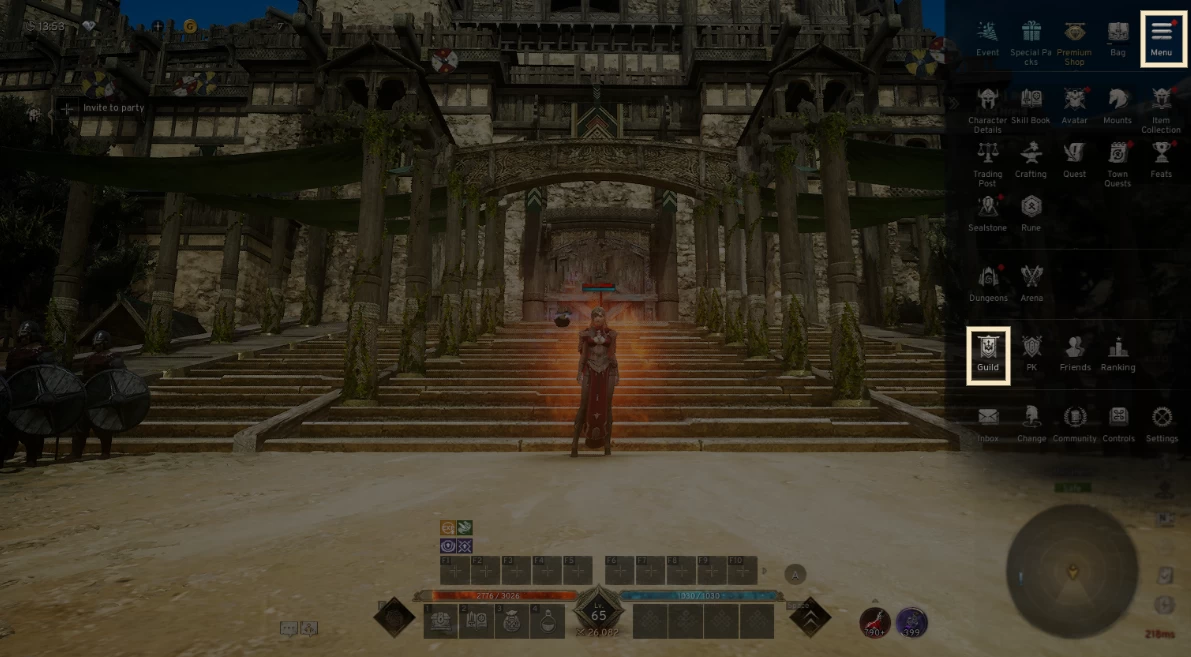Show the Friends list
1191x657 pixels.
click(1074, 353)
